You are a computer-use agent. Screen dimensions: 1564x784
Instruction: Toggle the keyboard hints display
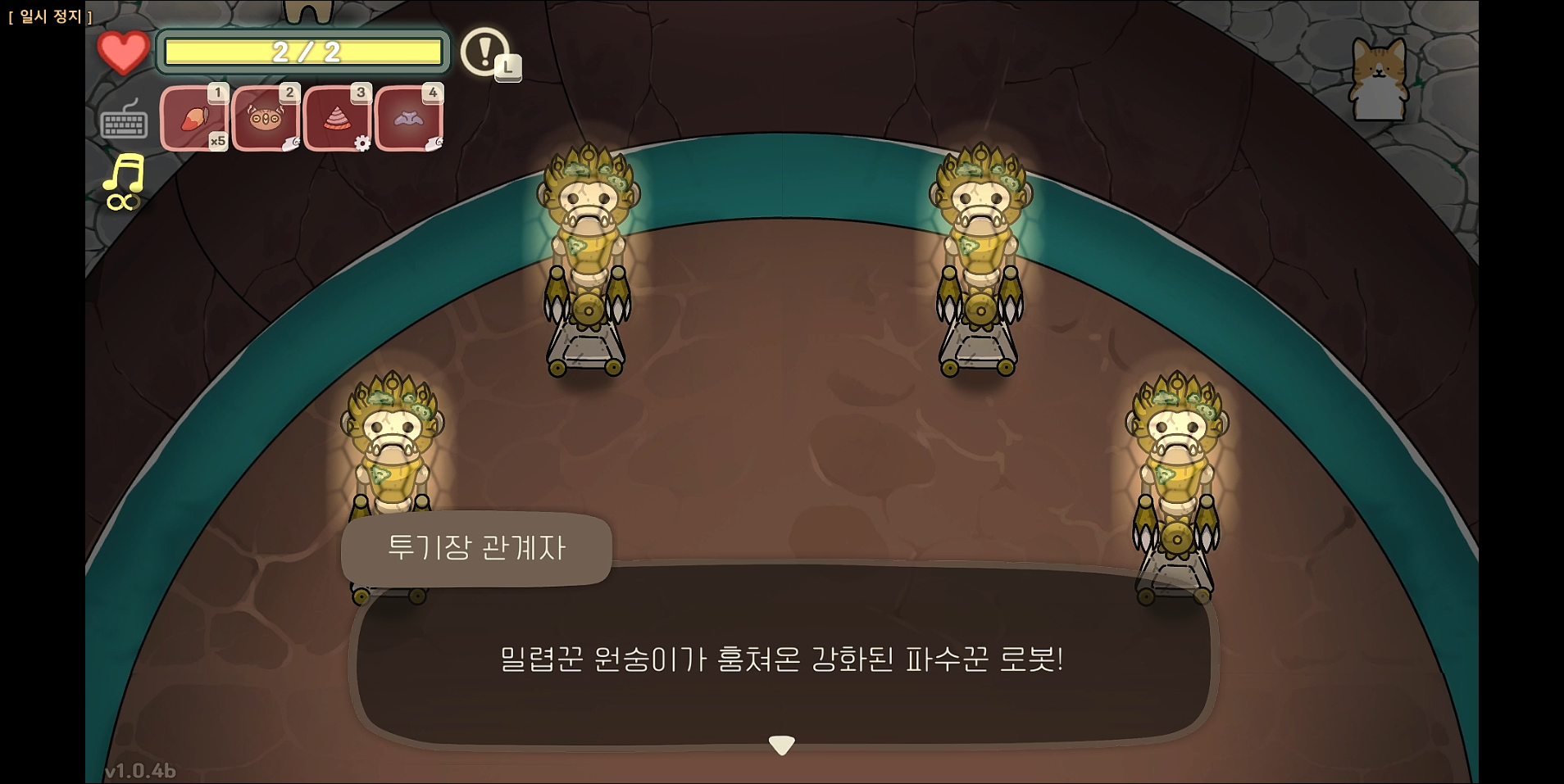click(124, 121)
